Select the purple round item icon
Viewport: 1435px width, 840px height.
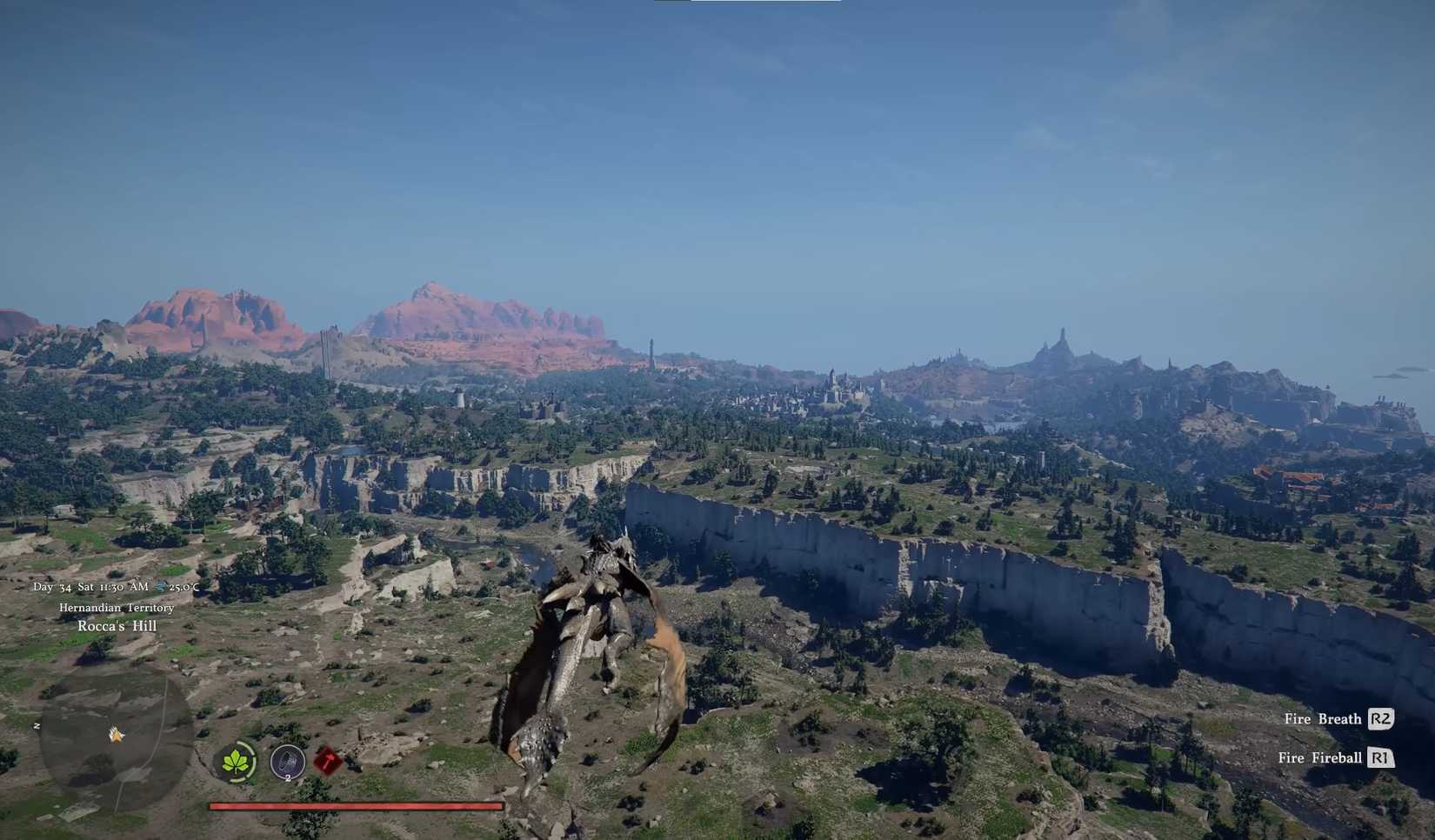tap(287, 763)
